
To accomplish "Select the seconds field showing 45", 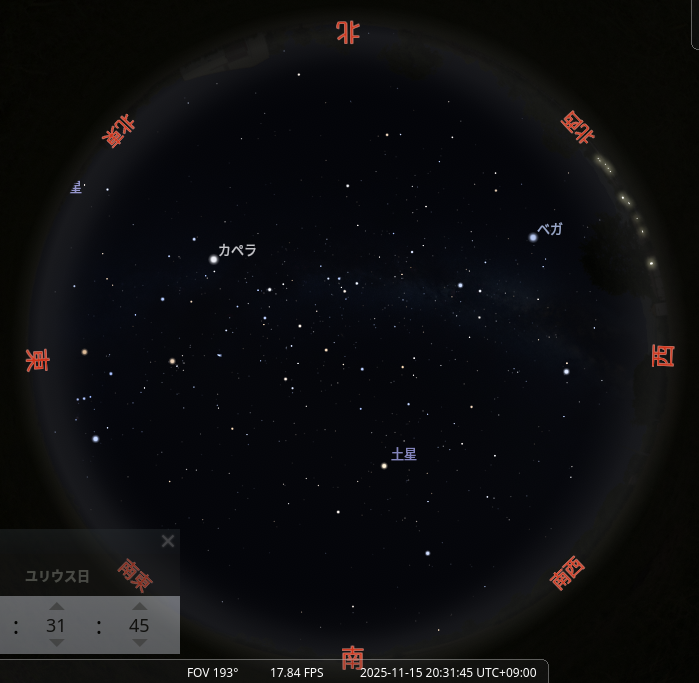I will (x=140, y=625).
